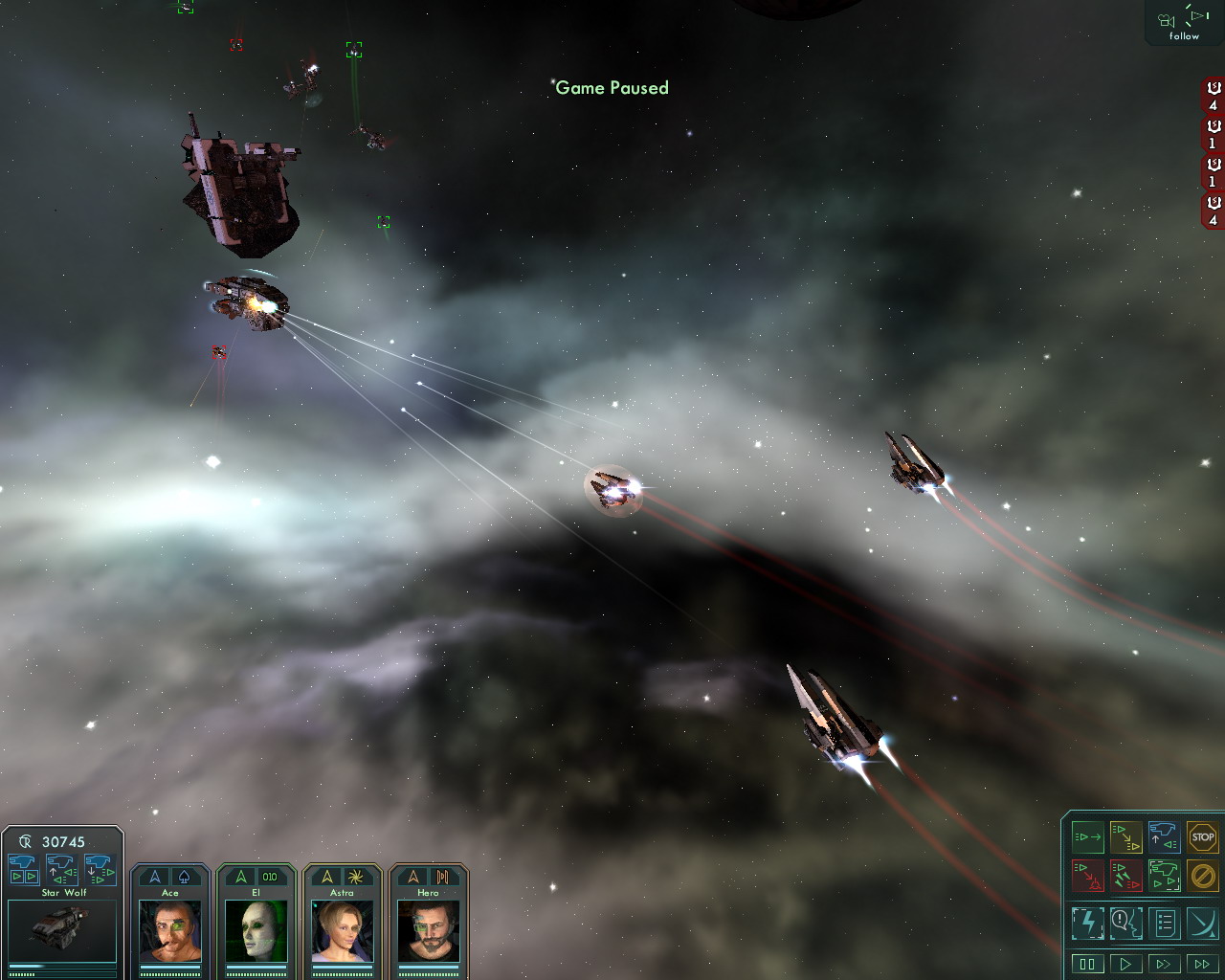The width and height of the screenshot is (1225, 980).
Task: Choose the yellow follow-ship order icon
Action: pyautogui.click(x=1126, y=837)
